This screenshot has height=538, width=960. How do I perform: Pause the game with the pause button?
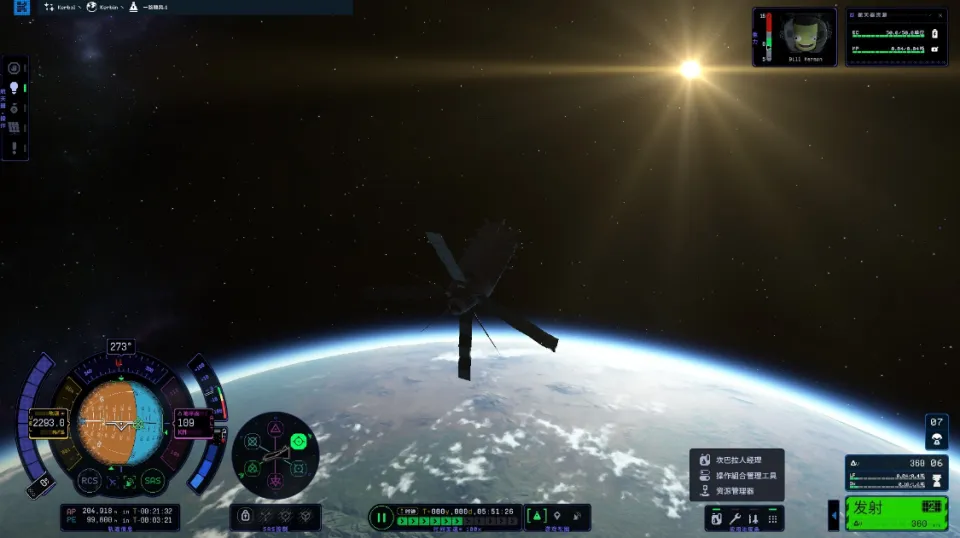[x=381, y=517]
